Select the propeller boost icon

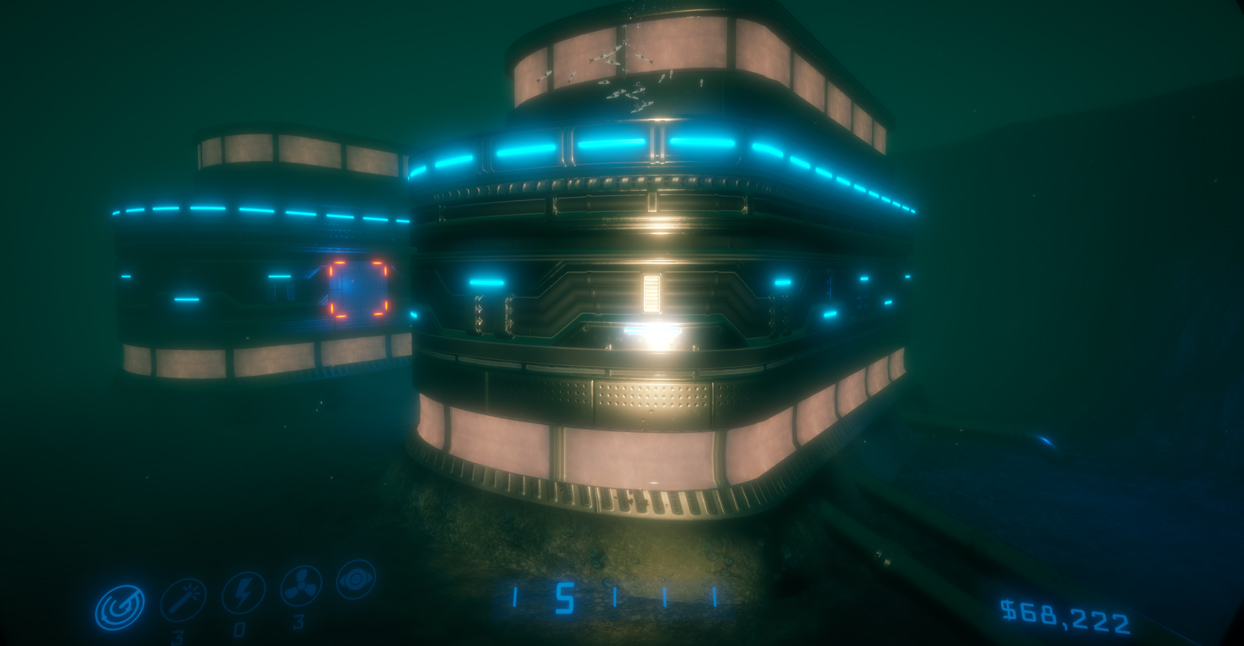pyautogui.click(x=301, y=586)
